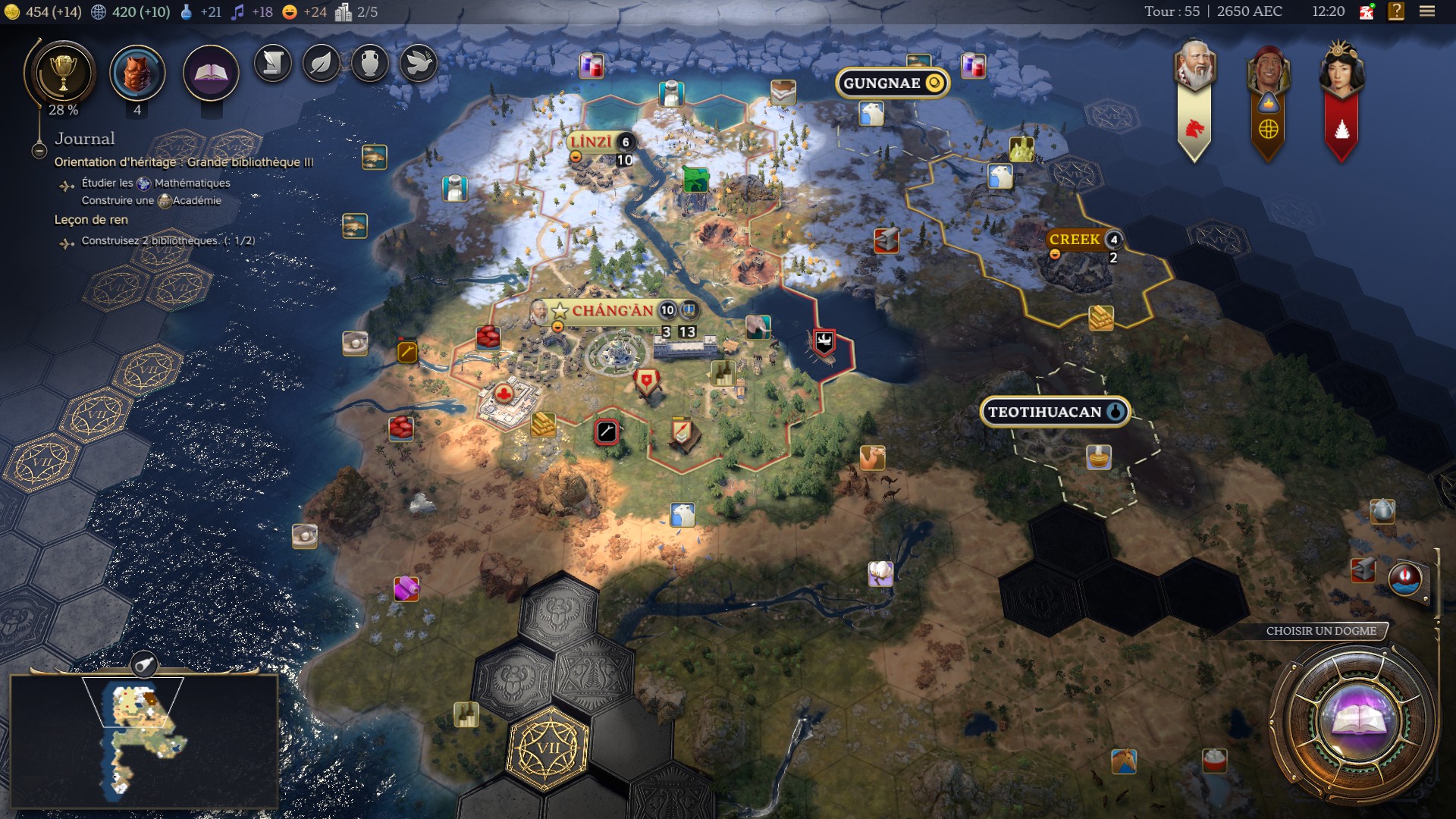This screenshot has height=819, width=1456.
Task: Open the civics tree purple book icon
Action: pyautogui.click(x=211, y=74)
